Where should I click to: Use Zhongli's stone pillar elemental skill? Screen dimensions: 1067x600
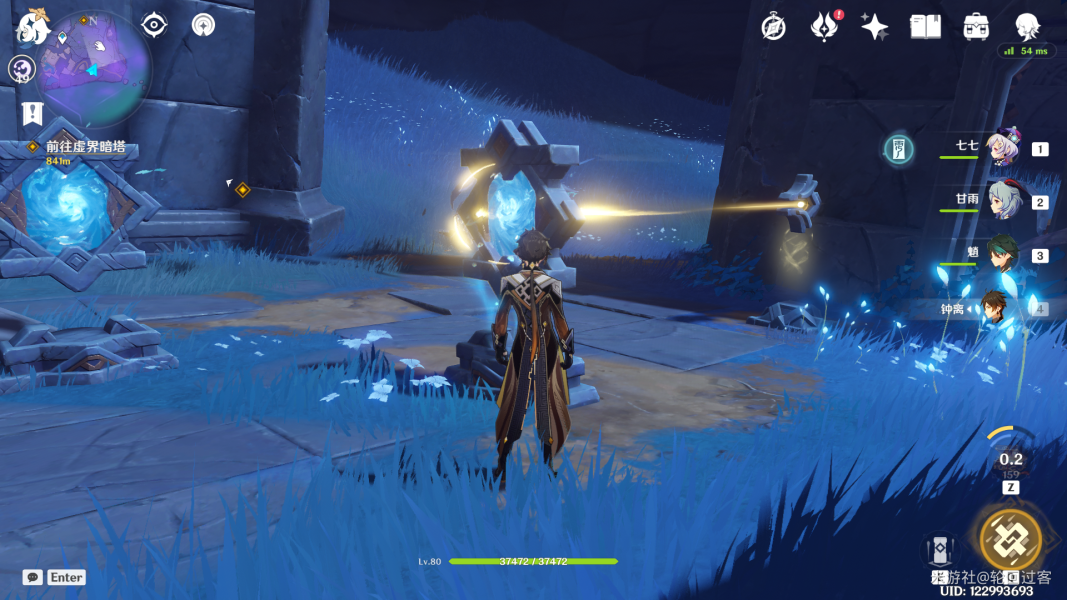[939, 549]
